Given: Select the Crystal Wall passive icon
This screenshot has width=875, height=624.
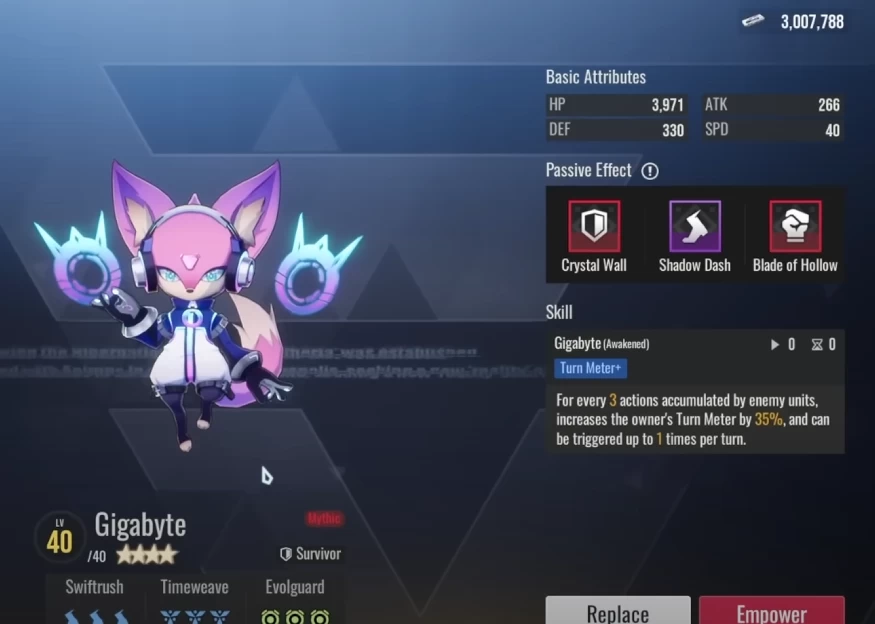Looking at the screenshot, I should point(594,226).
